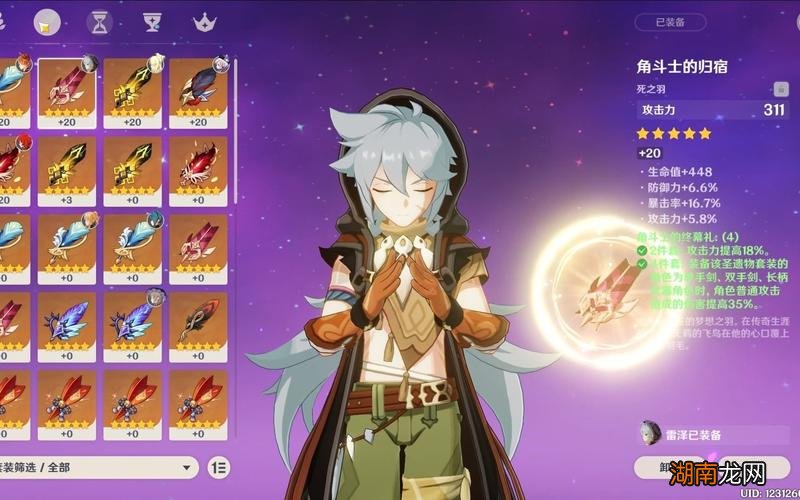Switch to the goblet artifact tab
The height and width of the screenshot is (500, 800).
coord(152,21)
